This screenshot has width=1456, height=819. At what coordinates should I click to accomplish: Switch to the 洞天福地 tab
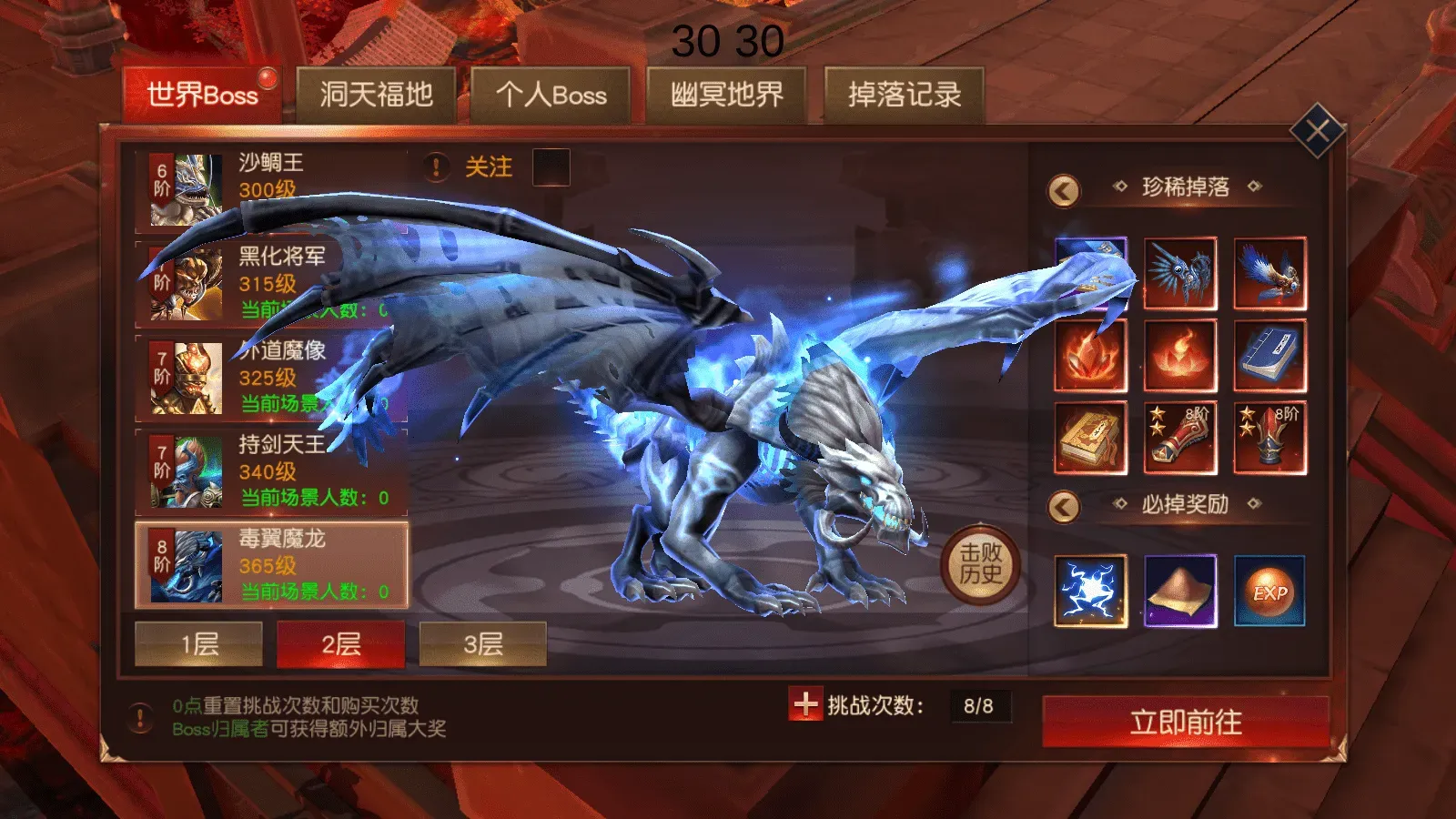point(378,92)
